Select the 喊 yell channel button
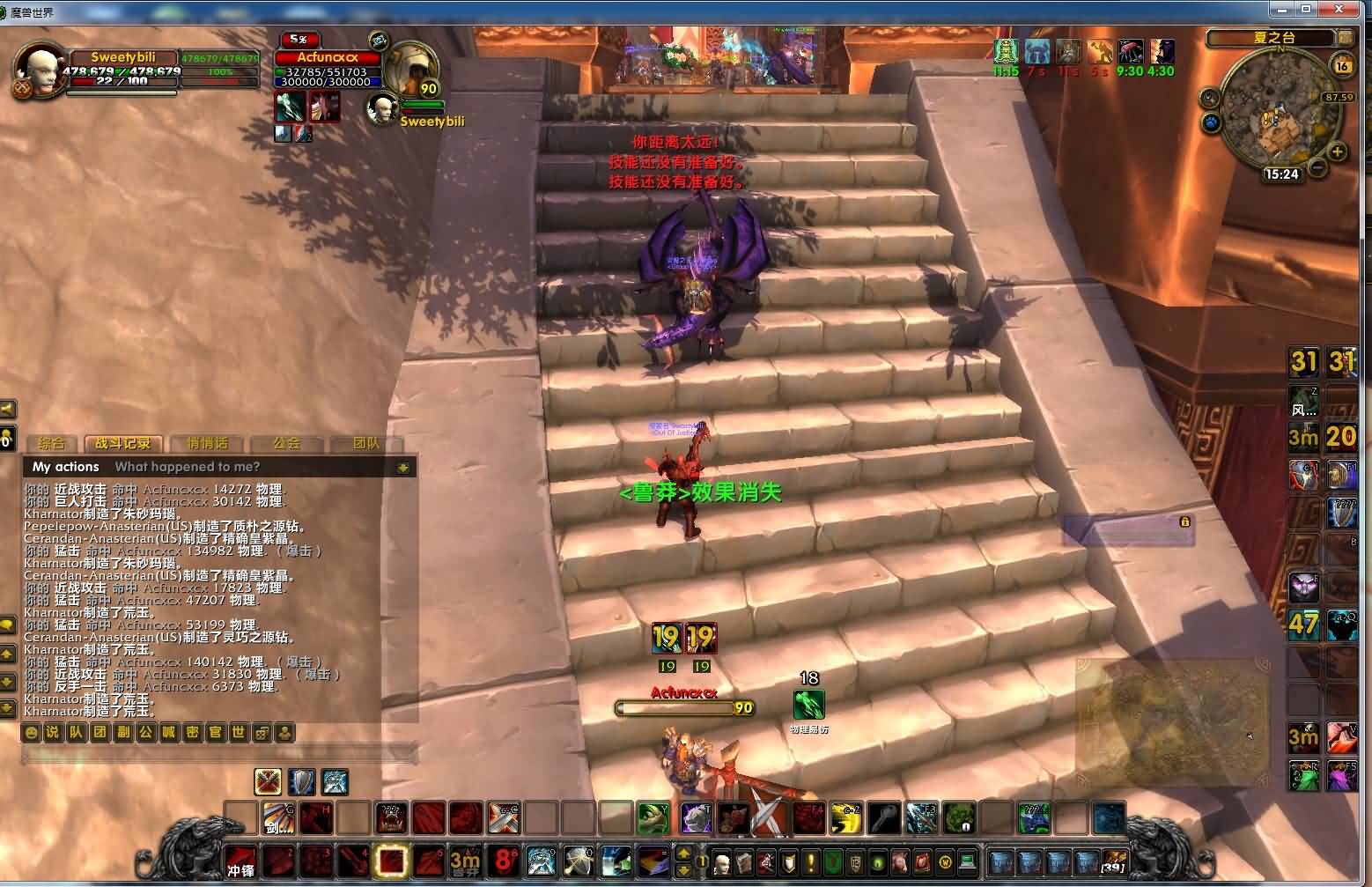 click(169, 732)
